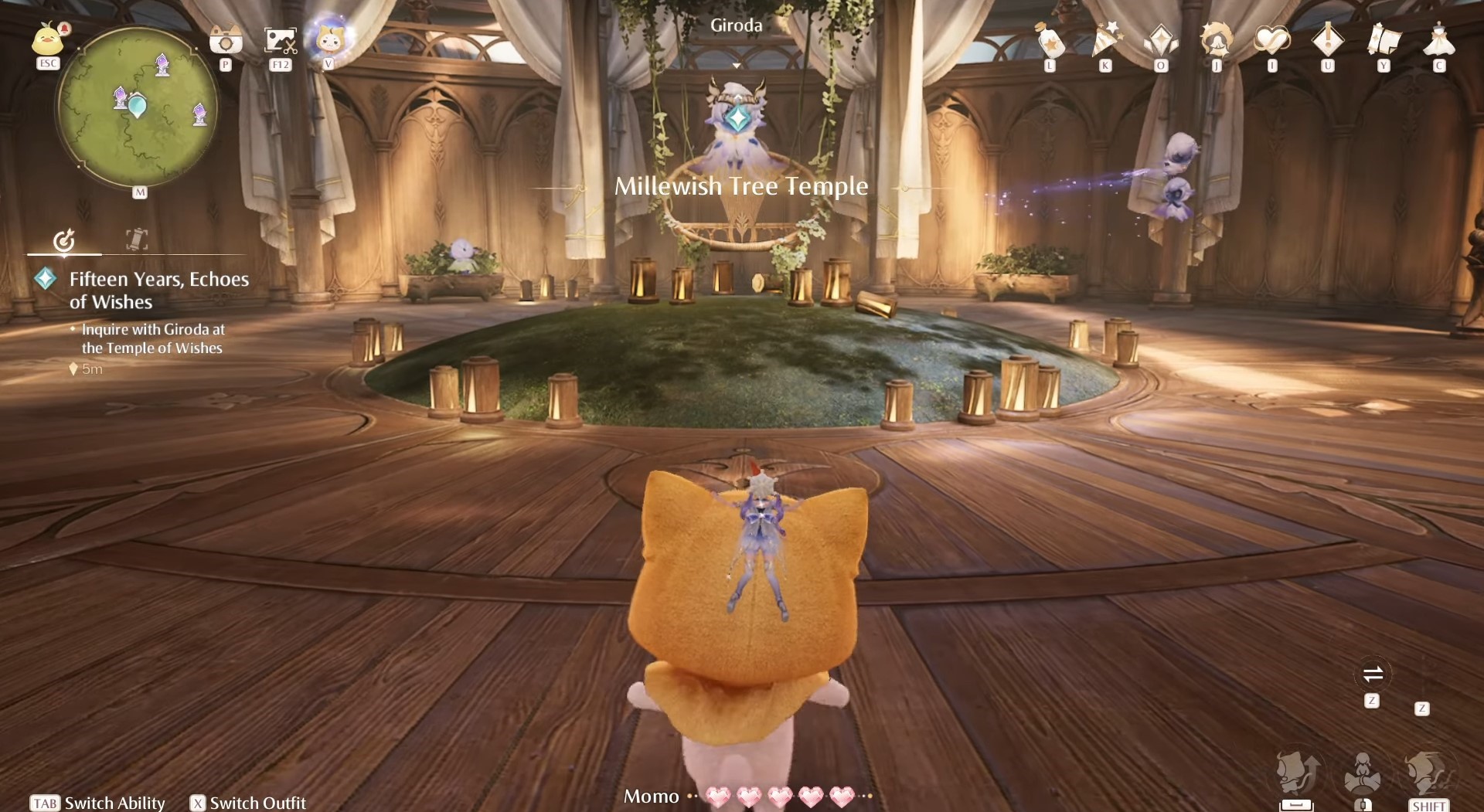Click the swap arrows ability button
Viewport: 1484px width, 812px height.
click(1373, 674)
